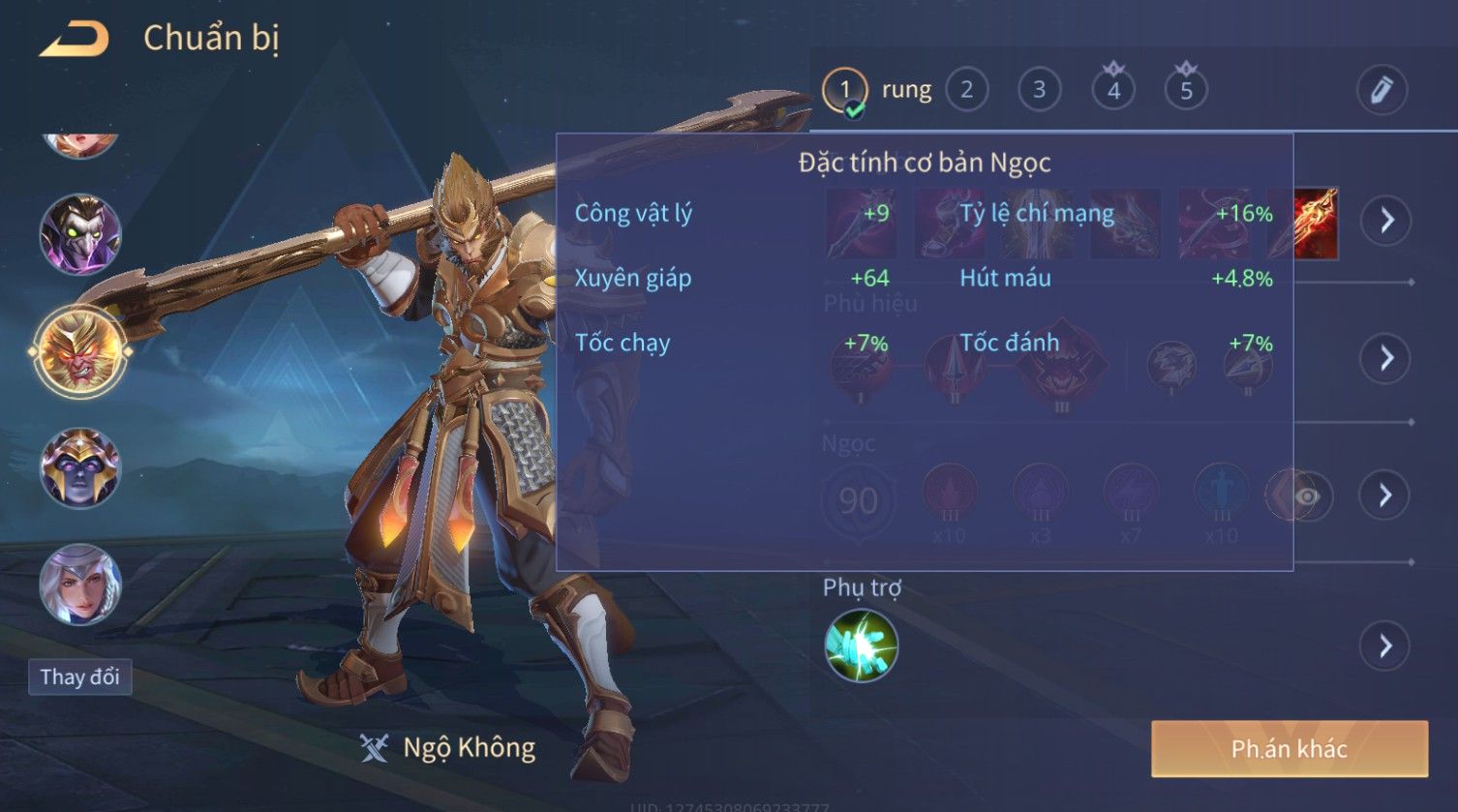Viewport: 1458px width, 812px height.
Task: Select preset slot 2
Action: (x=966, y=90)
